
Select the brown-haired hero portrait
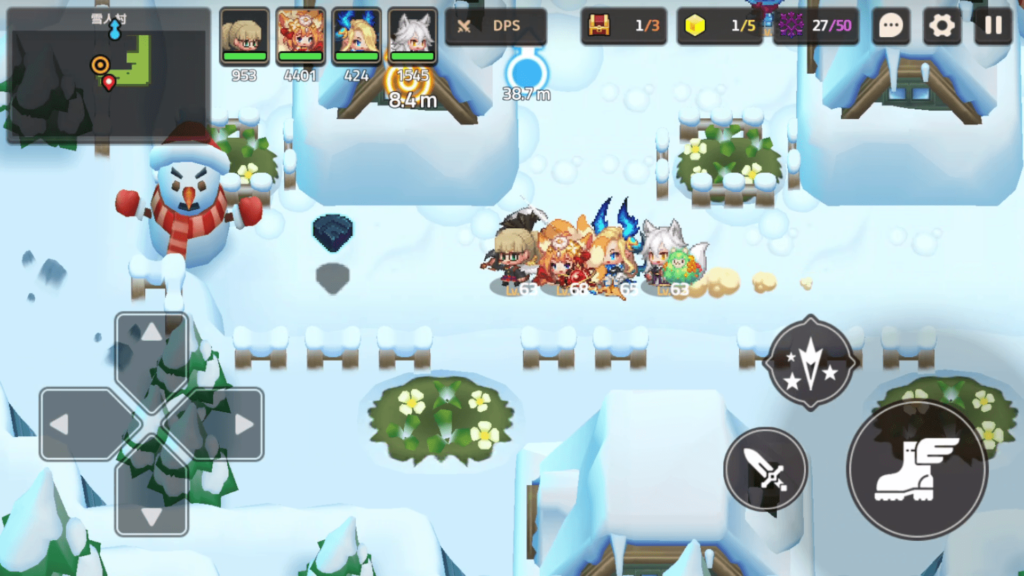click(x=244, y=36)
